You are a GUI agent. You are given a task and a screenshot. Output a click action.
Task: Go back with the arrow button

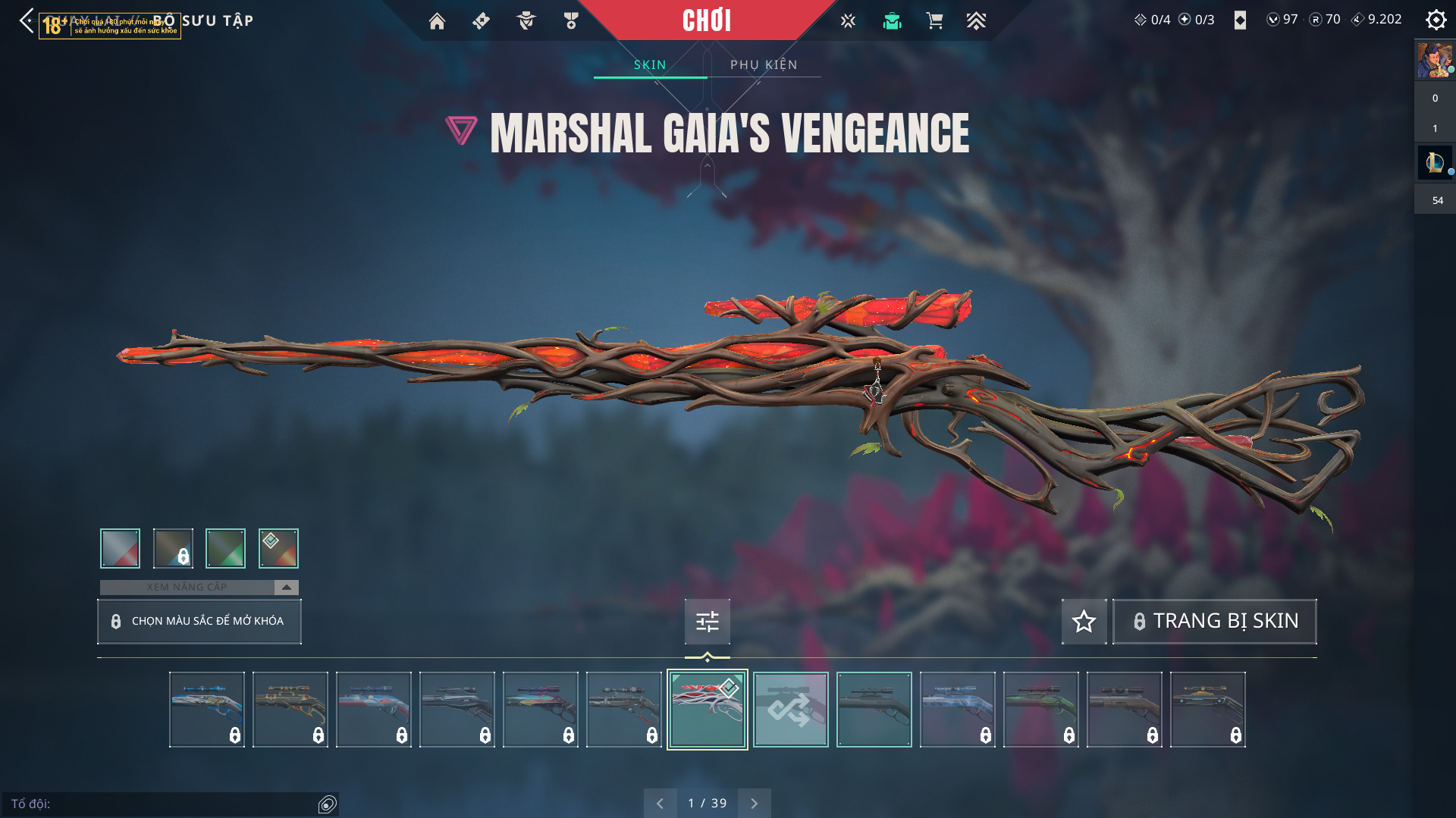pyautogui.click(x=27, y=20)
